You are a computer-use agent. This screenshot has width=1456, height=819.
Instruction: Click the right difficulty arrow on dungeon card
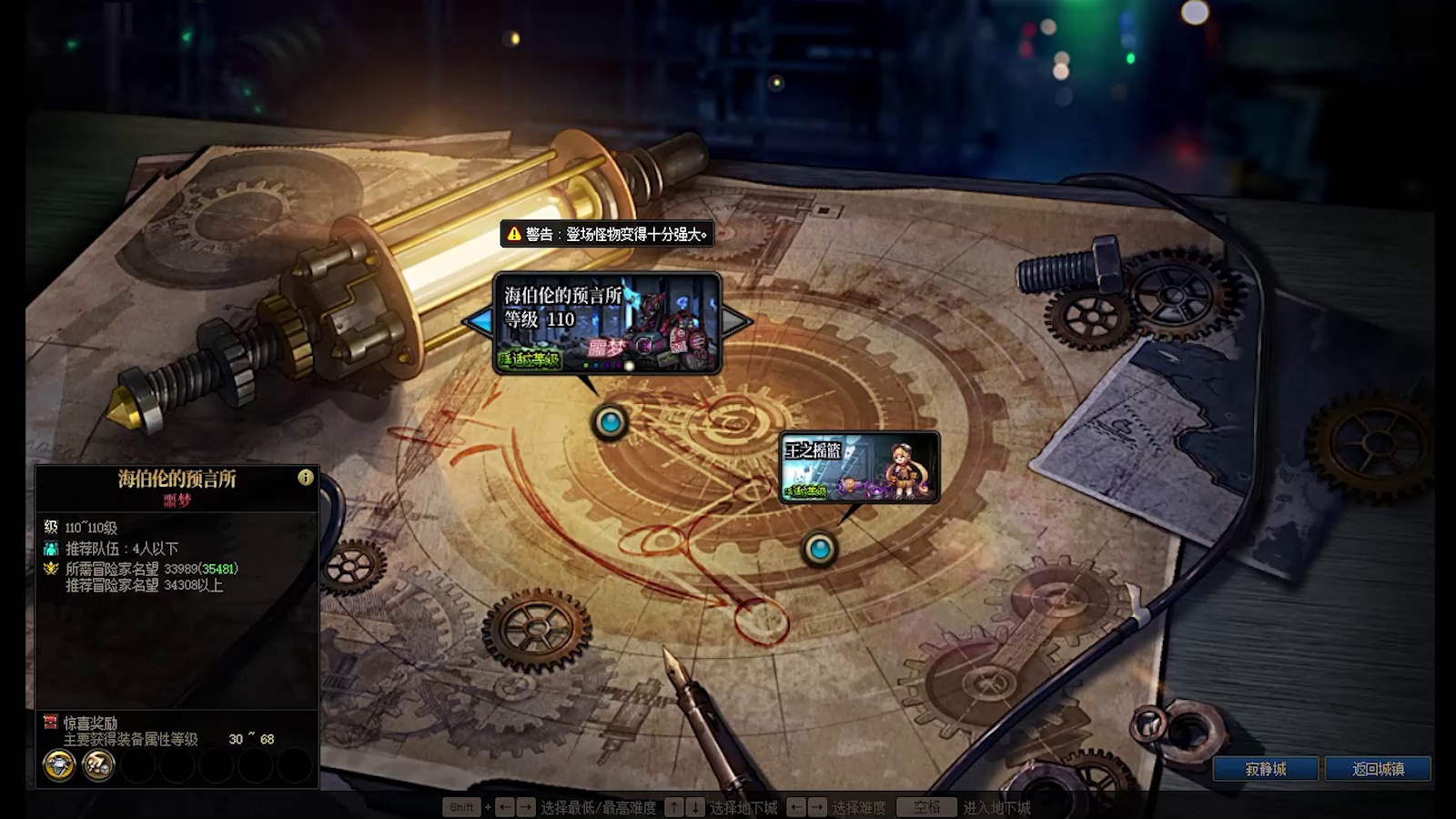[736, 320]
